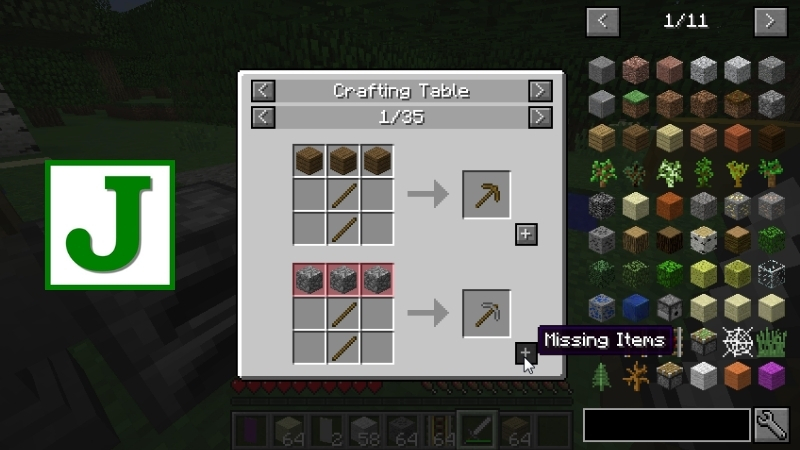Show previous recipe page from 1/35
Viewport: 800px width, 450px height.
pyautogui.click(x=262, y=117)
